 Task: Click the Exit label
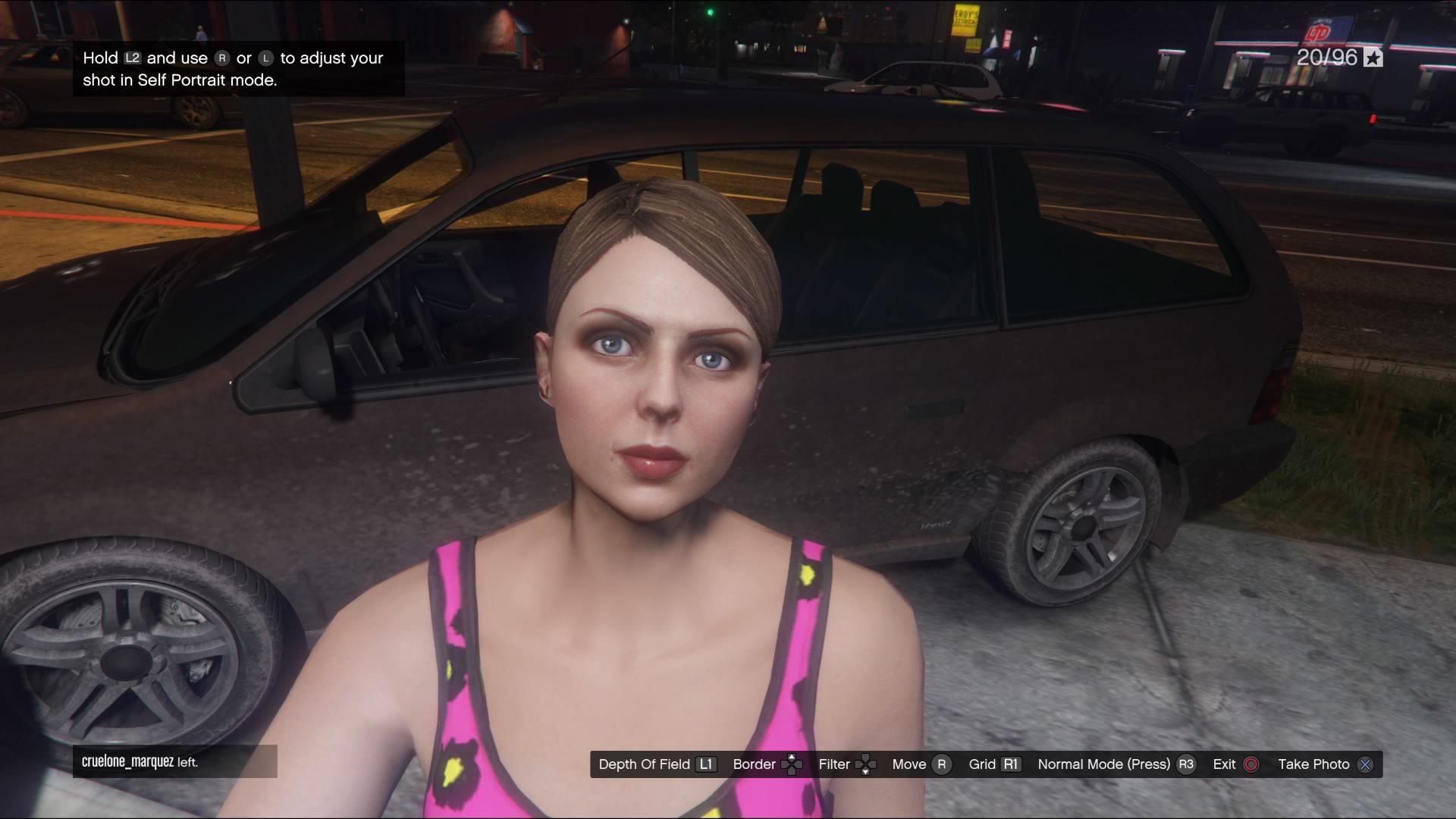(x=1223, y=764)
